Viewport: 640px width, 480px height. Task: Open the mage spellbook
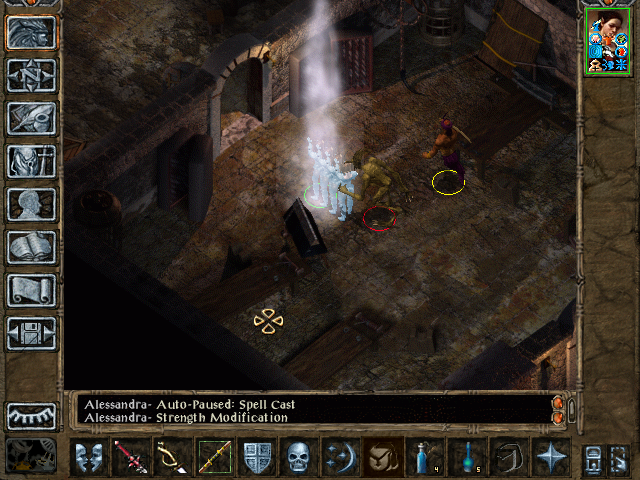point(32,247)
